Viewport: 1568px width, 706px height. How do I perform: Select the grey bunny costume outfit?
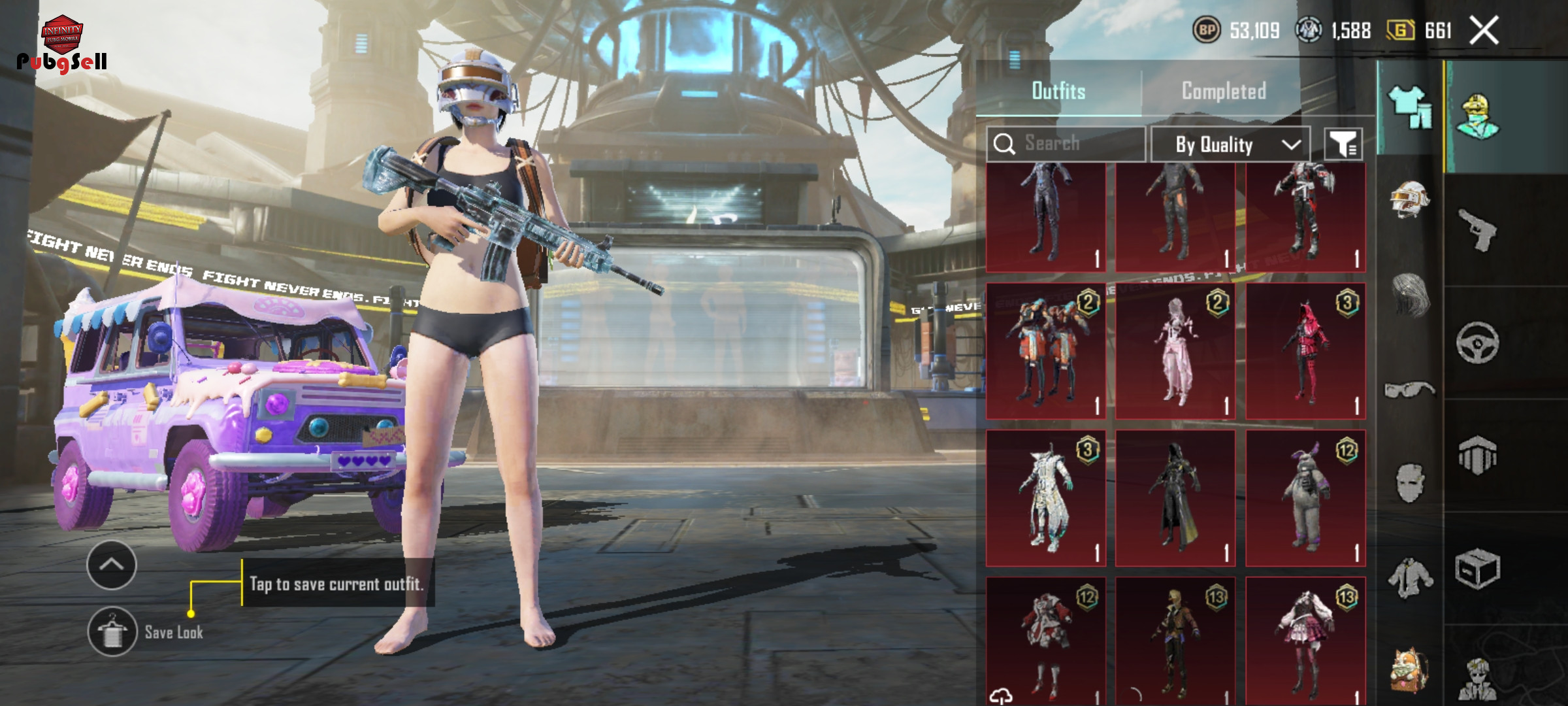click(1305, 498)
